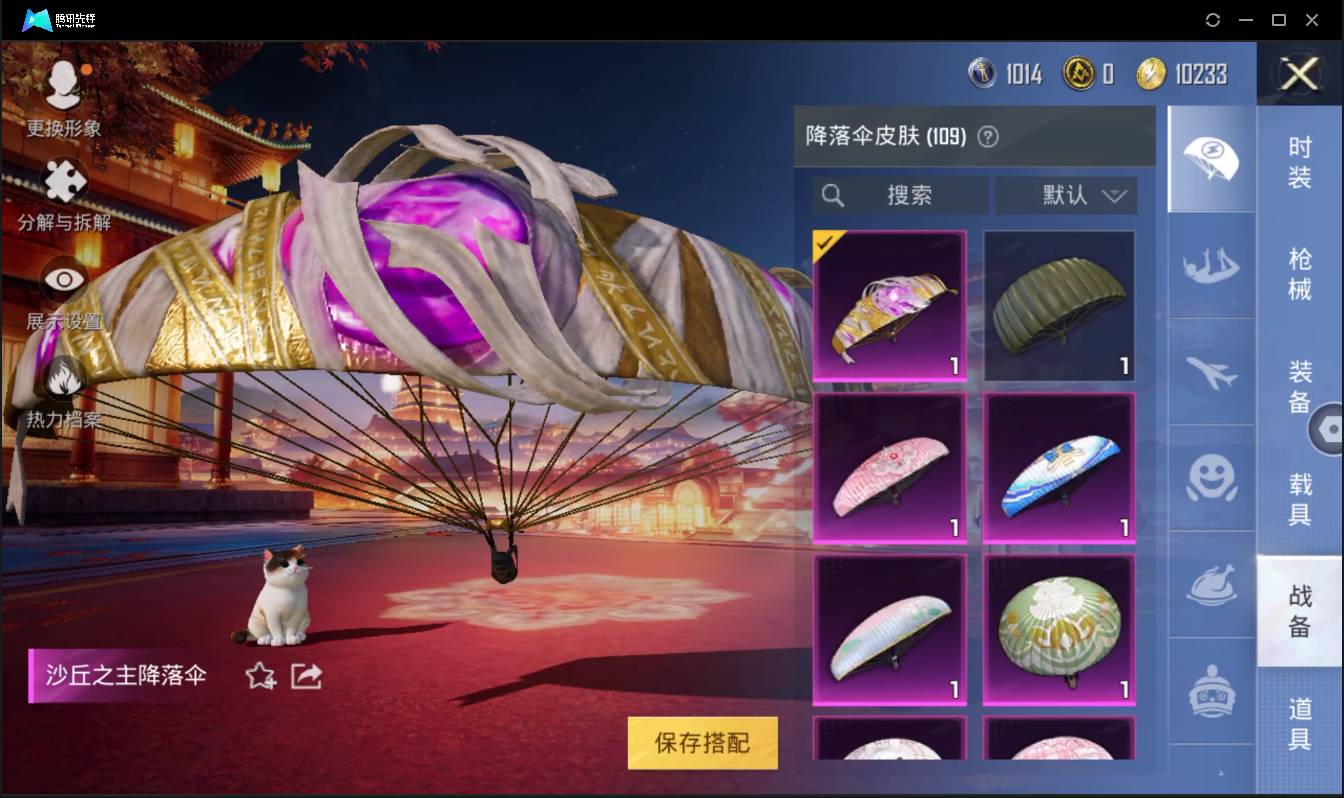1344x798 pixels.
Task: Share the 沙丘之主降落伞 via share icon
Action: 305,676
